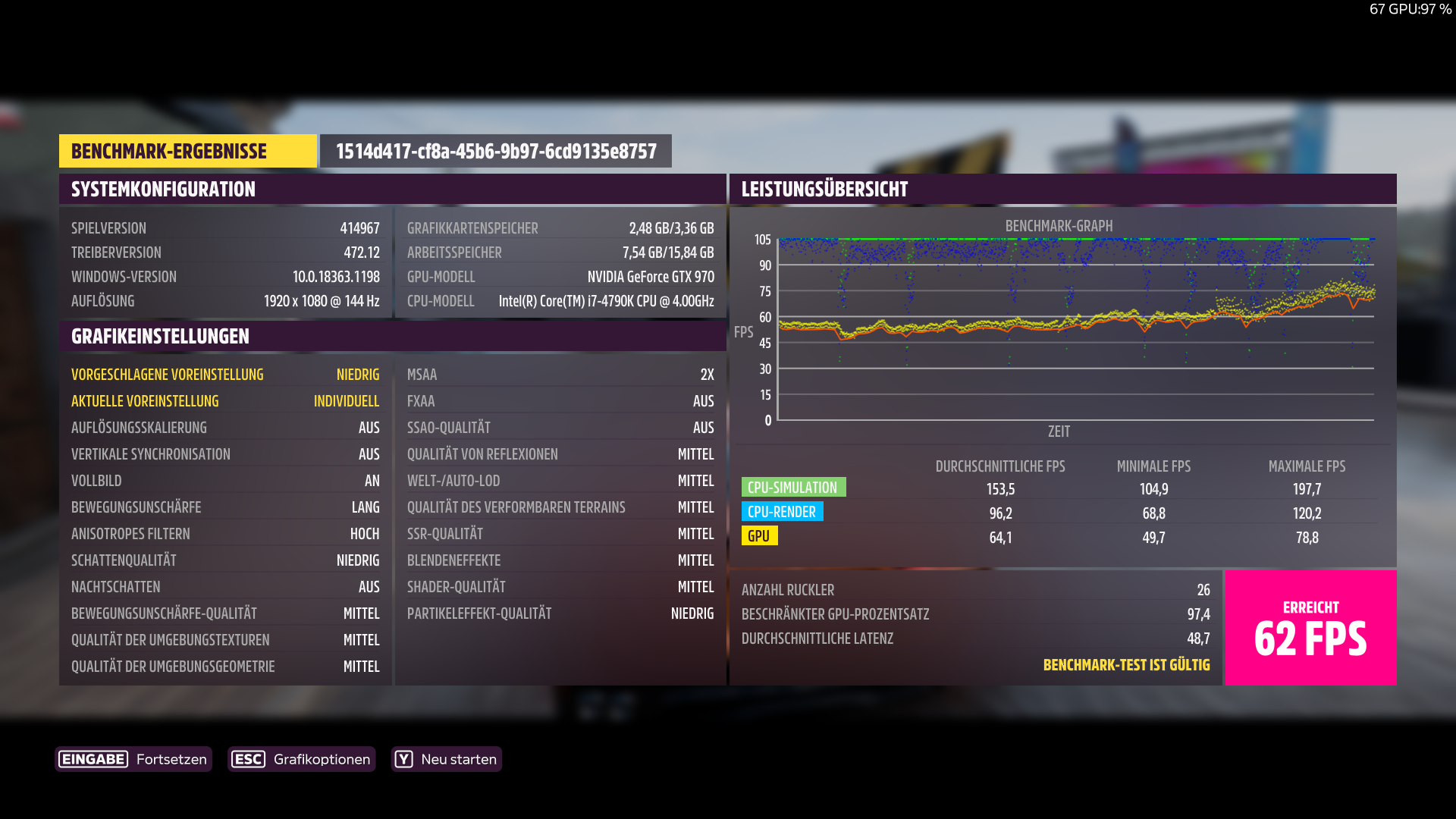Select the blue CPU-RENDER legend badge
The width and height of the screenshot is (1456, 819).
click(783, 512)
